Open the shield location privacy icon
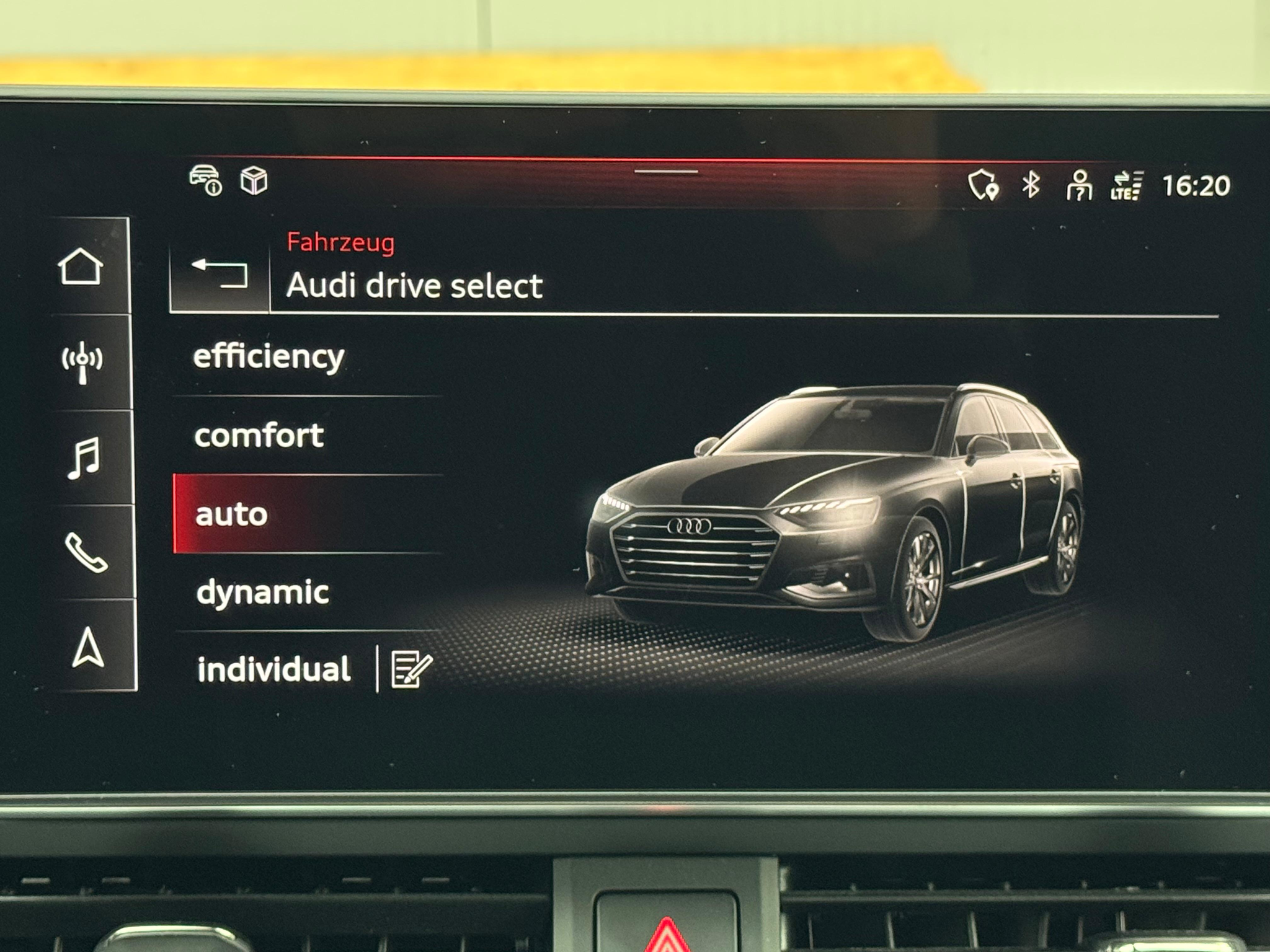This screenshot has width=1270, height=952. (983, 185)
